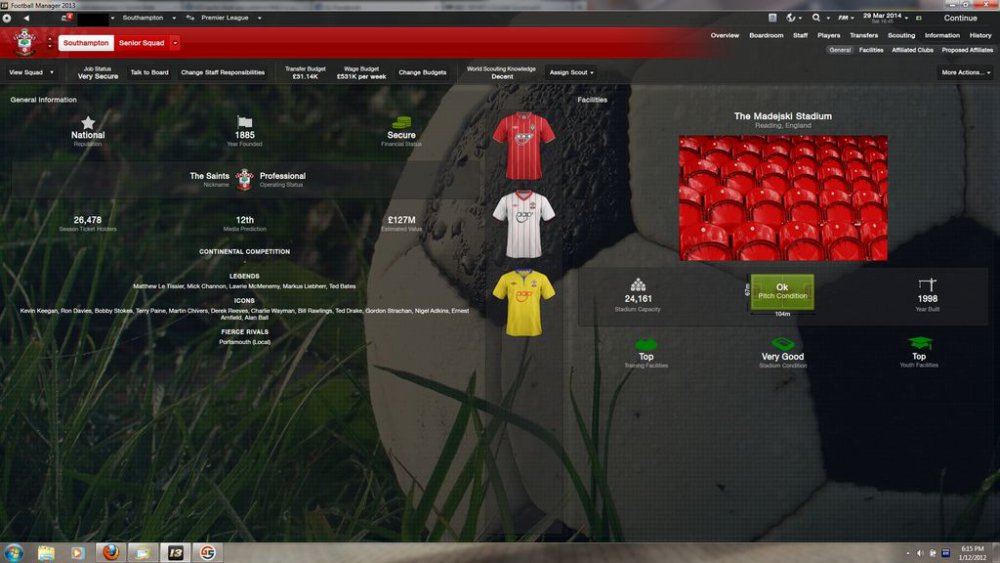View the Proposed Affiliates tab
The image size is (1000, 563).
pos(967,50)
